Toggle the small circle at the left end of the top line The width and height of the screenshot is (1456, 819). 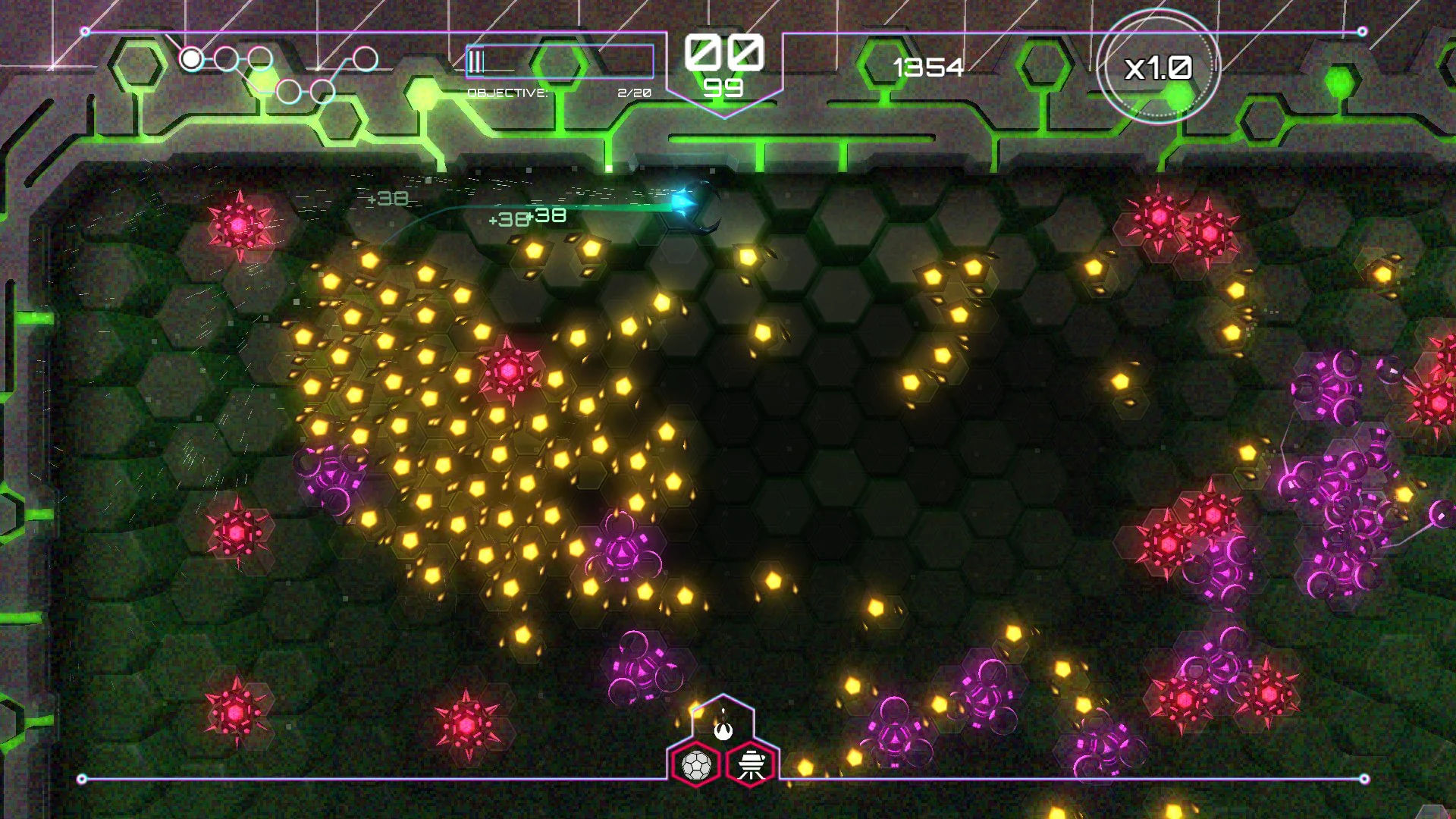(85, 30)
